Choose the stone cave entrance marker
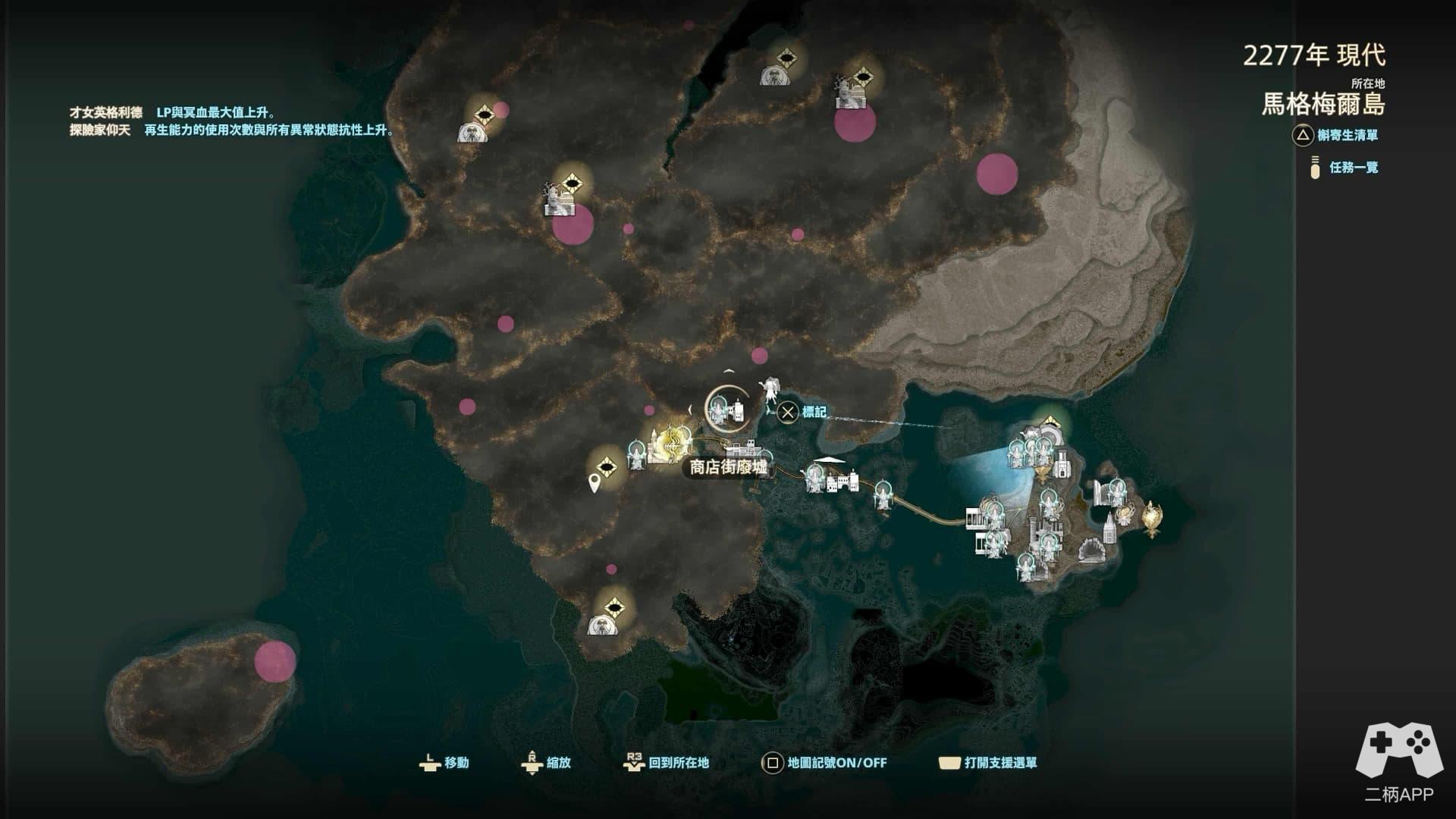This screenshot has width=1456, height=819. [1092, 548]
